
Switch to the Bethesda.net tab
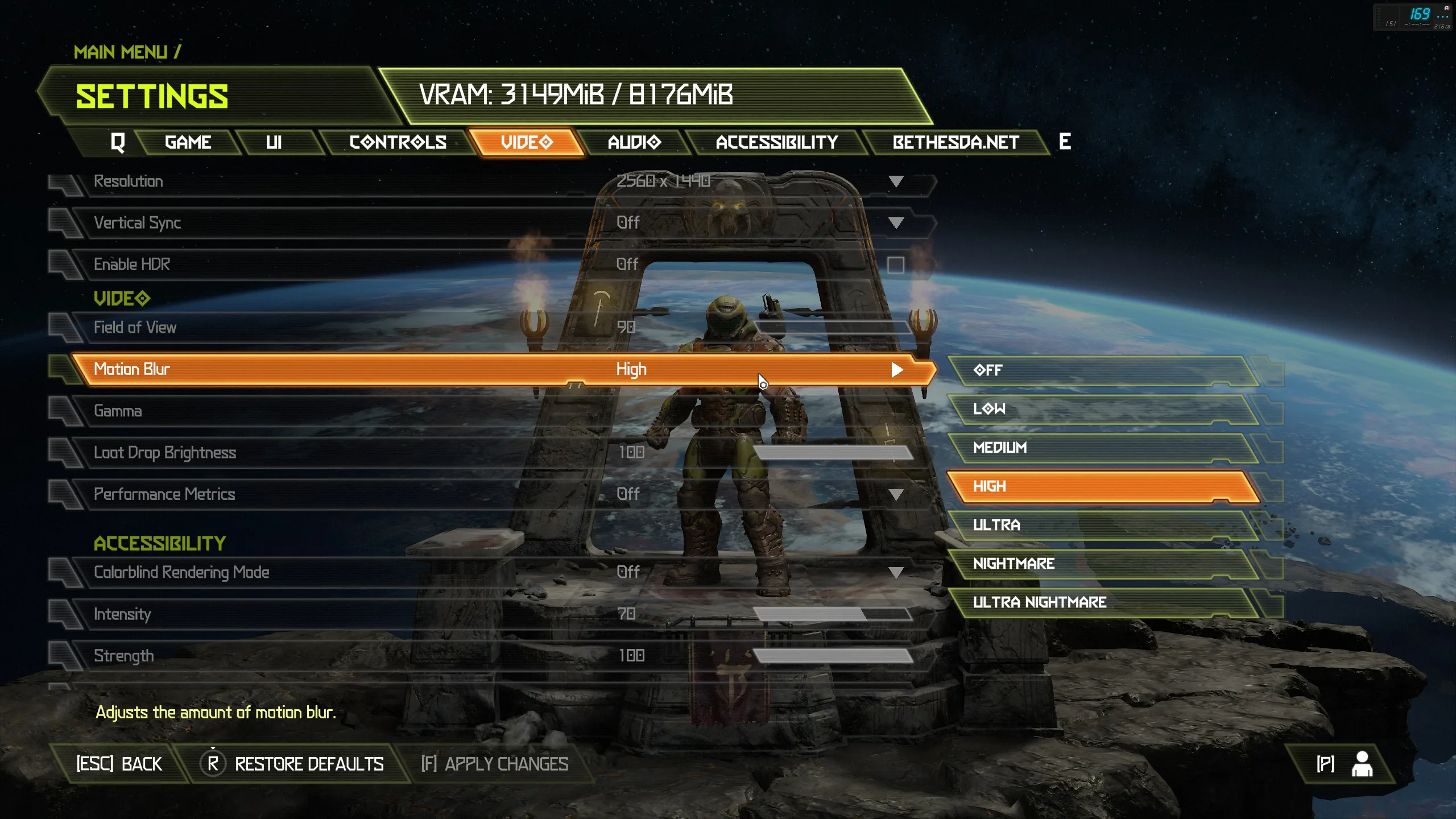tap(955, 142)
